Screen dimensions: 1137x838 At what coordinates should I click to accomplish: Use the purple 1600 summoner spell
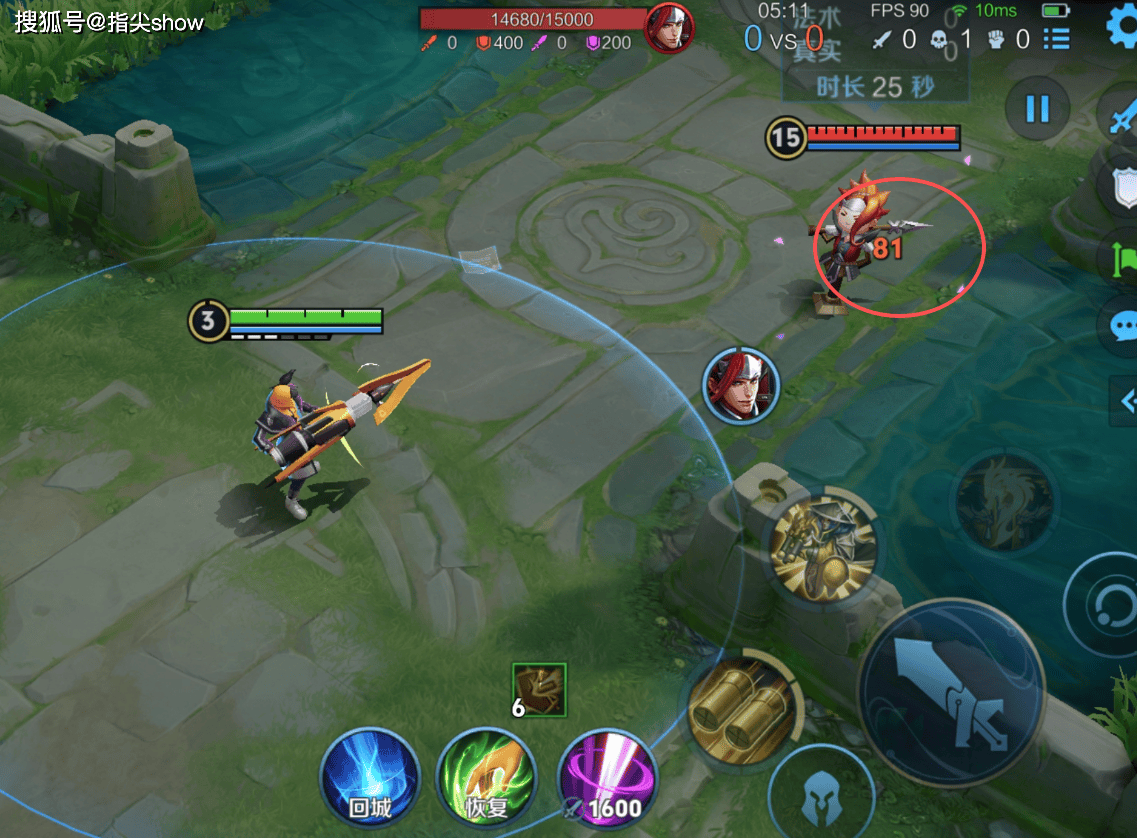tap(607, 778)
